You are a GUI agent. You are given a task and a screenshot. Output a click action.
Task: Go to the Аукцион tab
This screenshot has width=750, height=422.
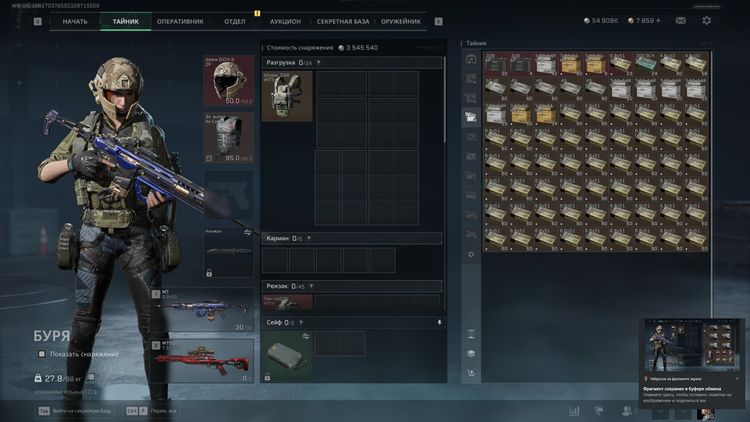[285, 21]
